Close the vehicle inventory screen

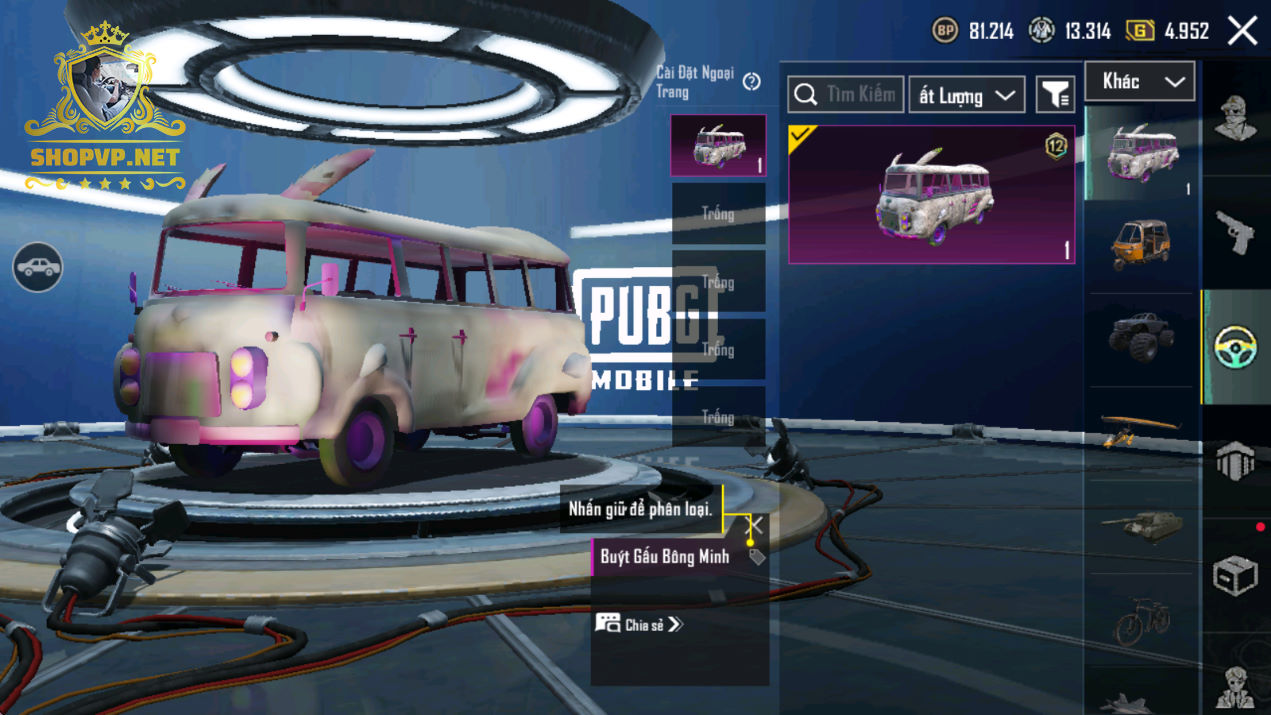coord(1243,31)
